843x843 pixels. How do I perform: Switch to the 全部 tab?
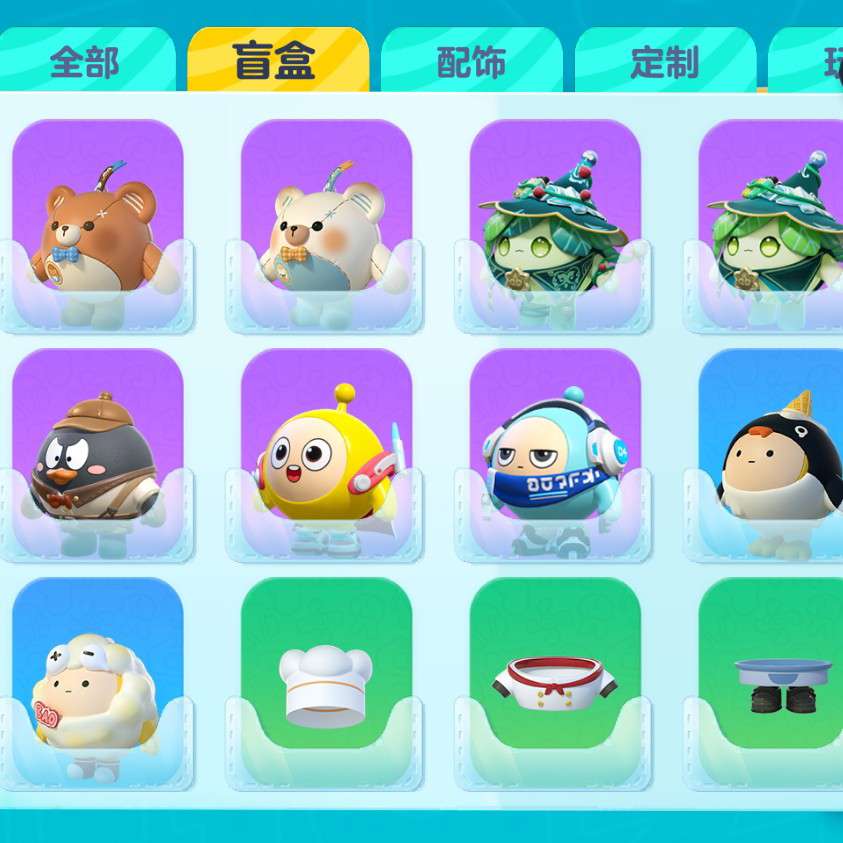[84, 62]
